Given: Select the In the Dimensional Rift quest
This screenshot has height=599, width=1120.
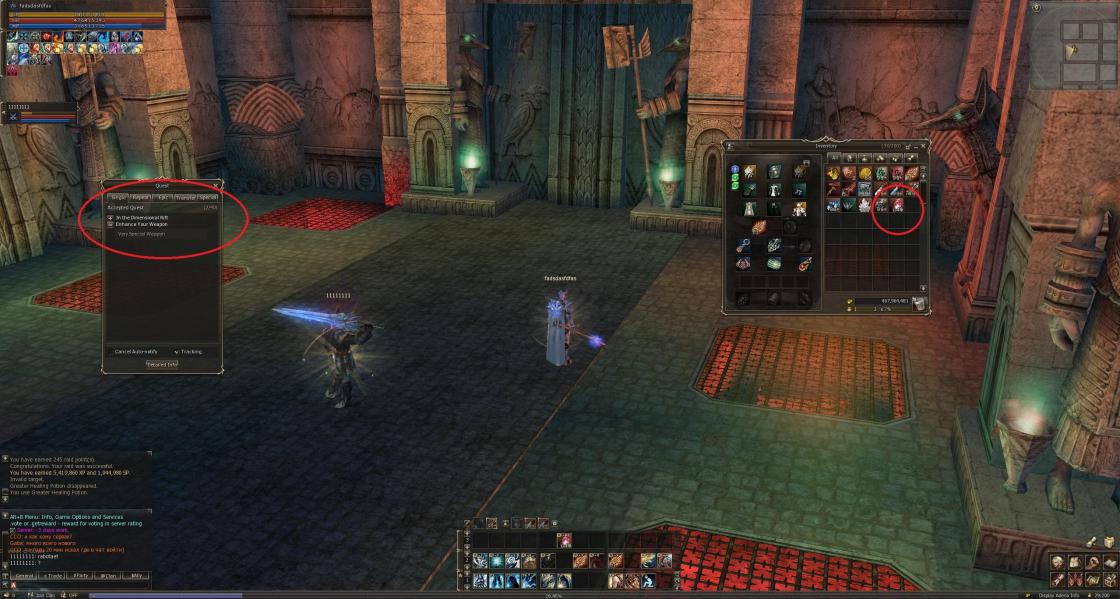Looking at the screenshot, I should (x=140, y=217).
